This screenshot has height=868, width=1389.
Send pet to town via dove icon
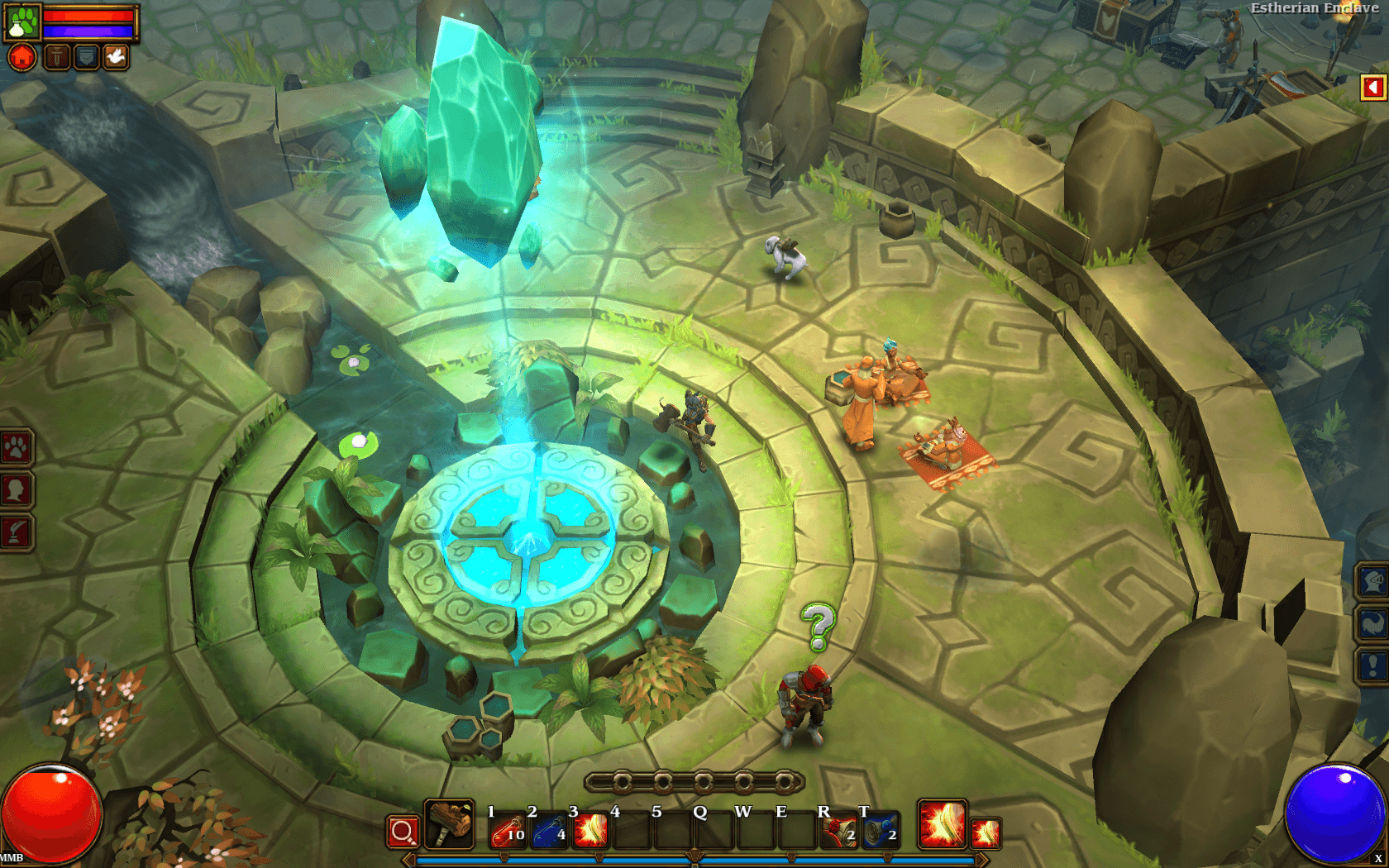[117, 57]
